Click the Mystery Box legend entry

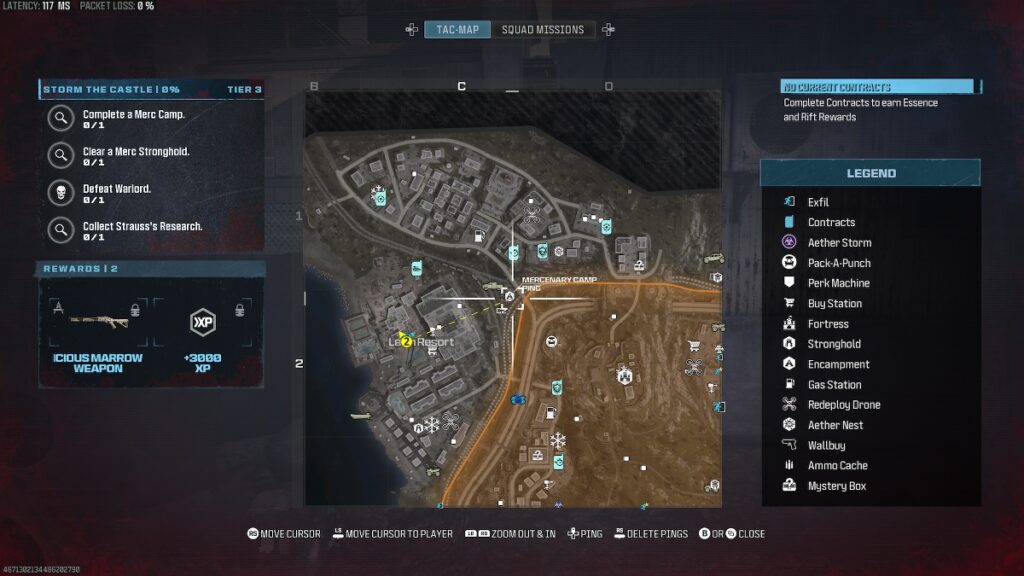836,486
